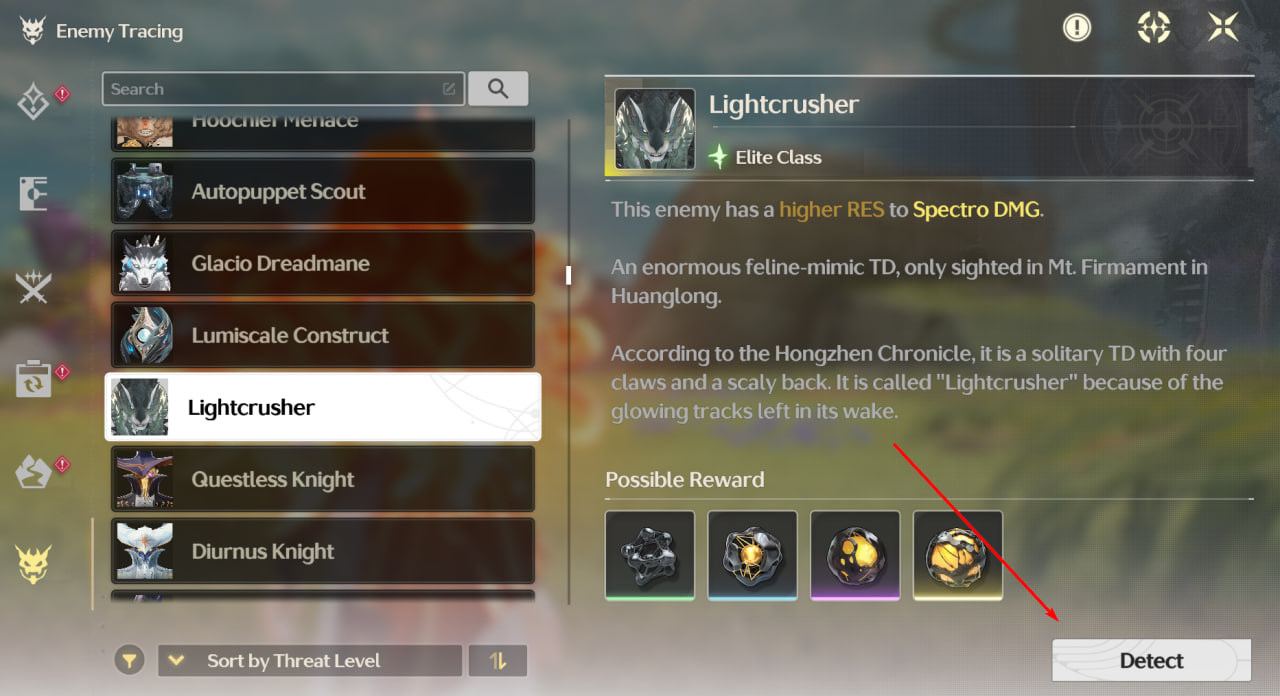Open the Lumiscale Construct entry
This screenshot has width=1280, height=696.
(x=322, y=336)
